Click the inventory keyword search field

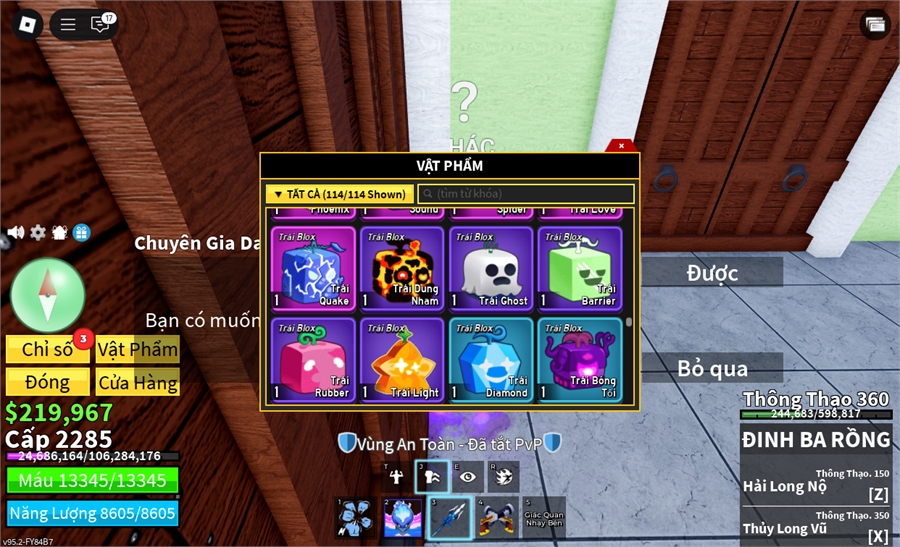pyautogui.click(x=526, y=194)
